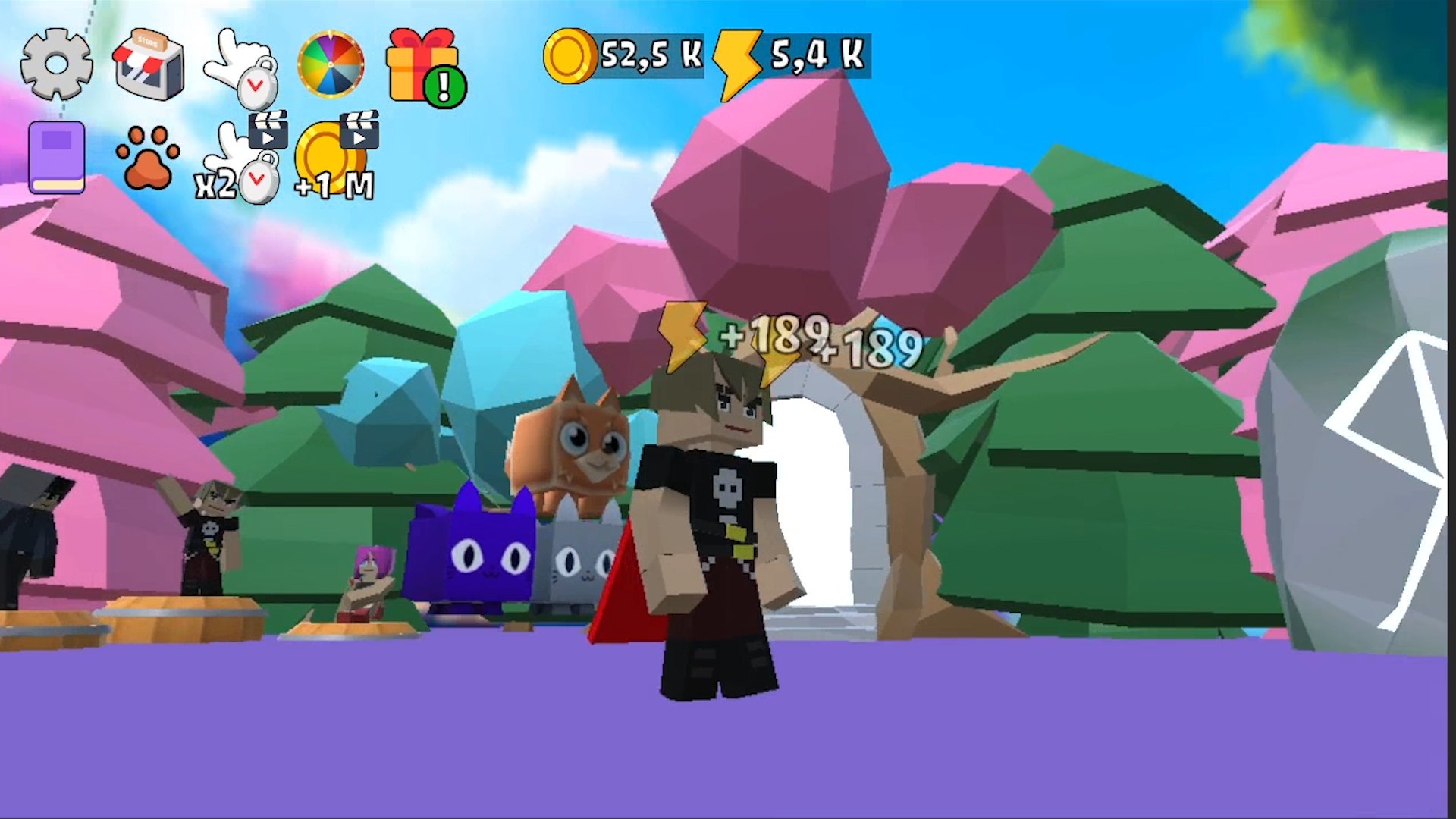Image resolution: width=1456 pixels, height=819 pixels.
Task: Open the purple book quest log
Action: (56, 155)
